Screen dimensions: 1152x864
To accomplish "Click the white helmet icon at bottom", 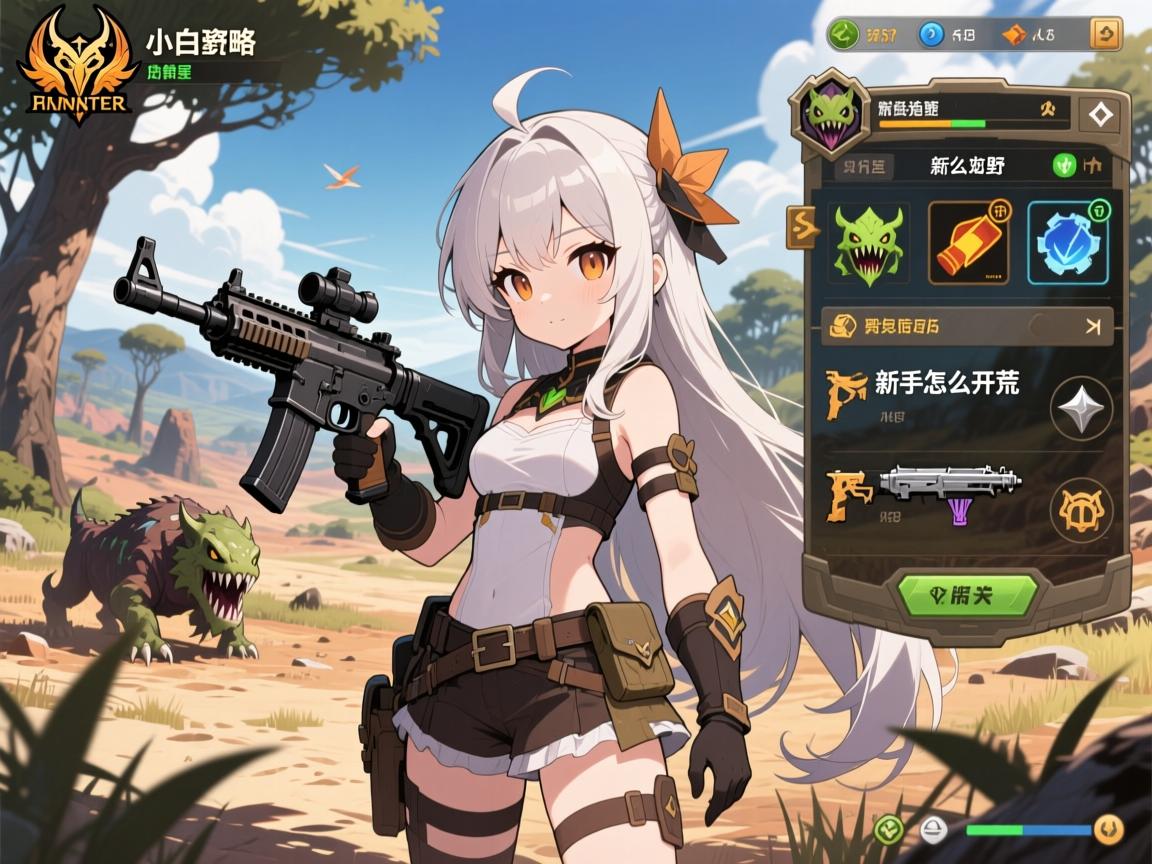I will coord(934,829).
